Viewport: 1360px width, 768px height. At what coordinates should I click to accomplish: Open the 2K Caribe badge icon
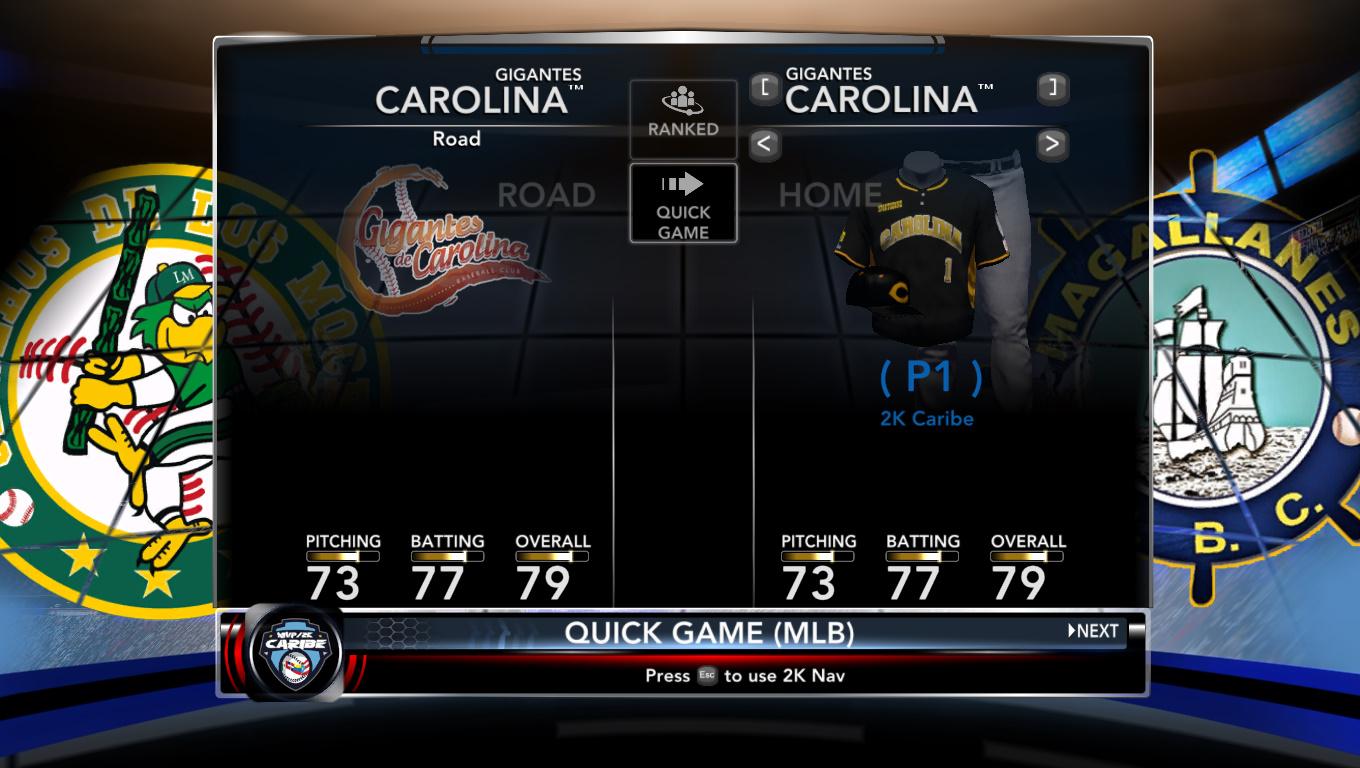pos(294,652)
